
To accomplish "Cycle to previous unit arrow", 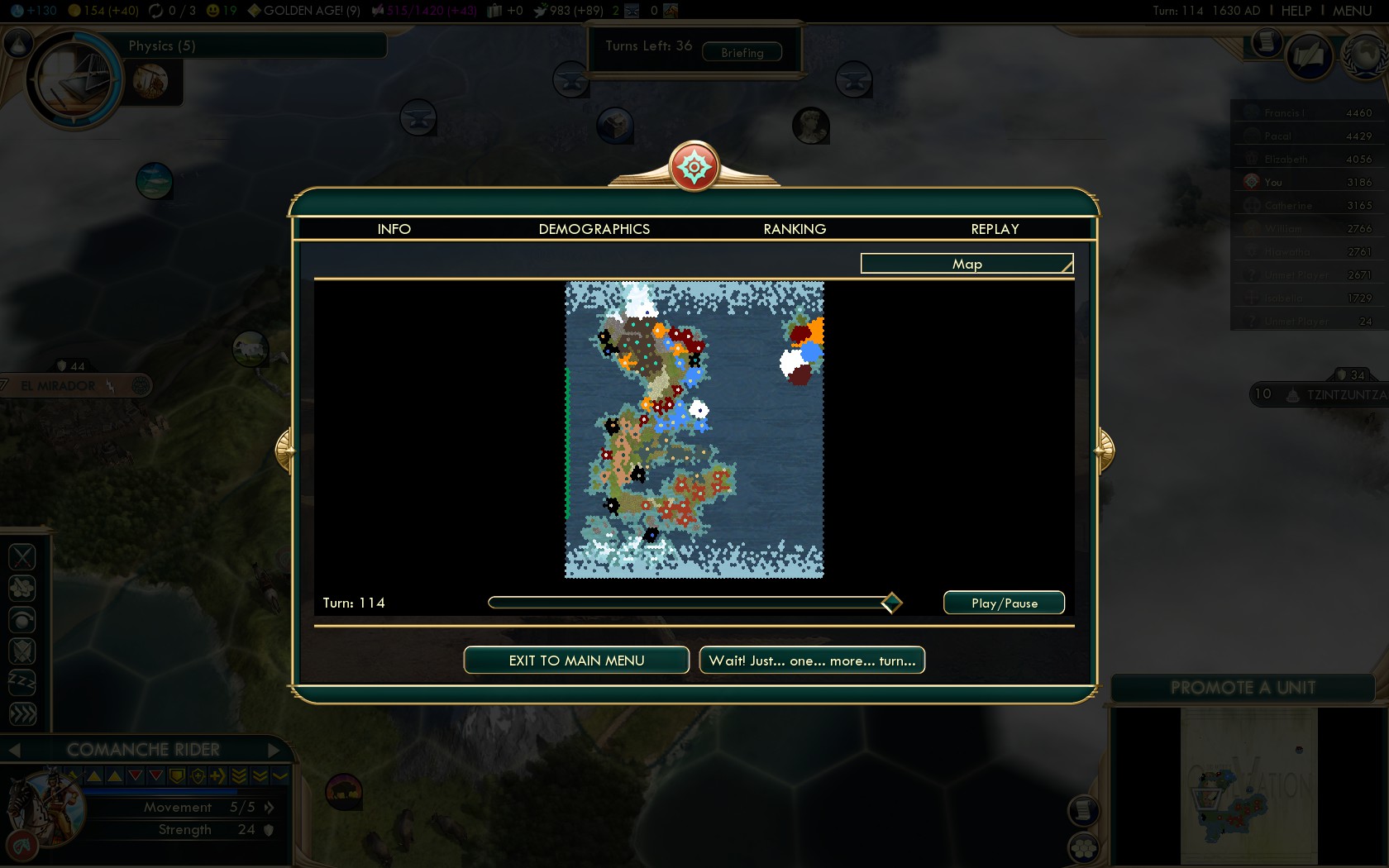I will [14, 750].
